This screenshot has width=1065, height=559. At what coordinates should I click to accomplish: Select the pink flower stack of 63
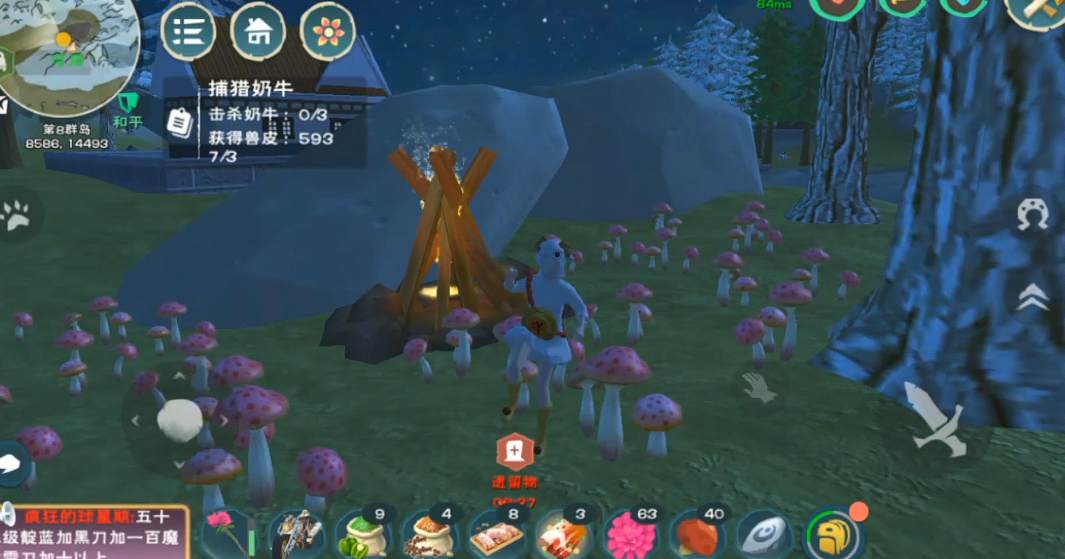(630, 535)
